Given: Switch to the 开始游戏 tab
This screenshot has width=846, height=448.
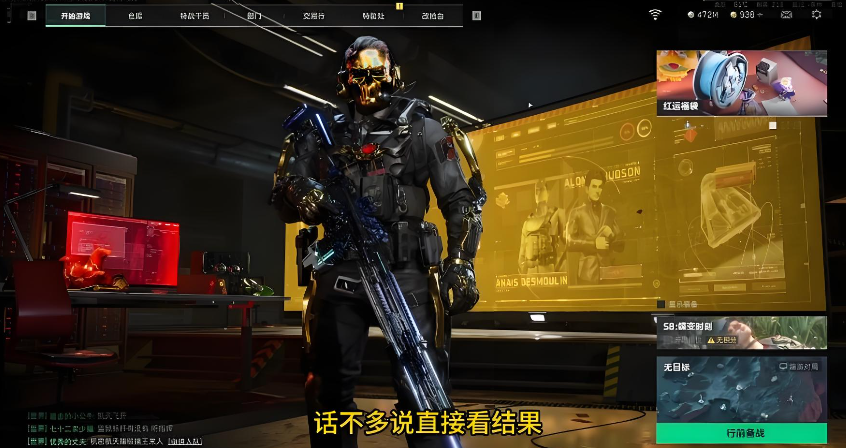Looking at the screenshot, I should [x=75, y=16].
